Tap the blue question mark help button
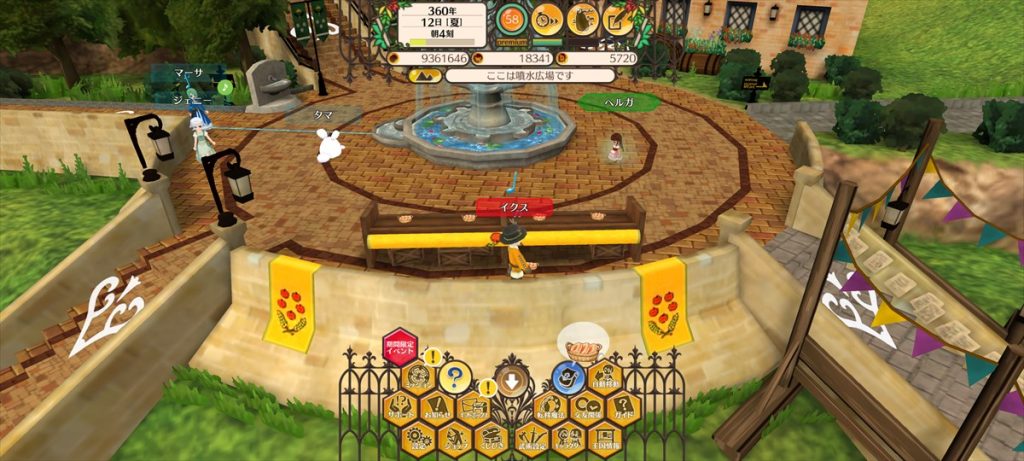Viewport: 1024px width, 461px height. 454,378
